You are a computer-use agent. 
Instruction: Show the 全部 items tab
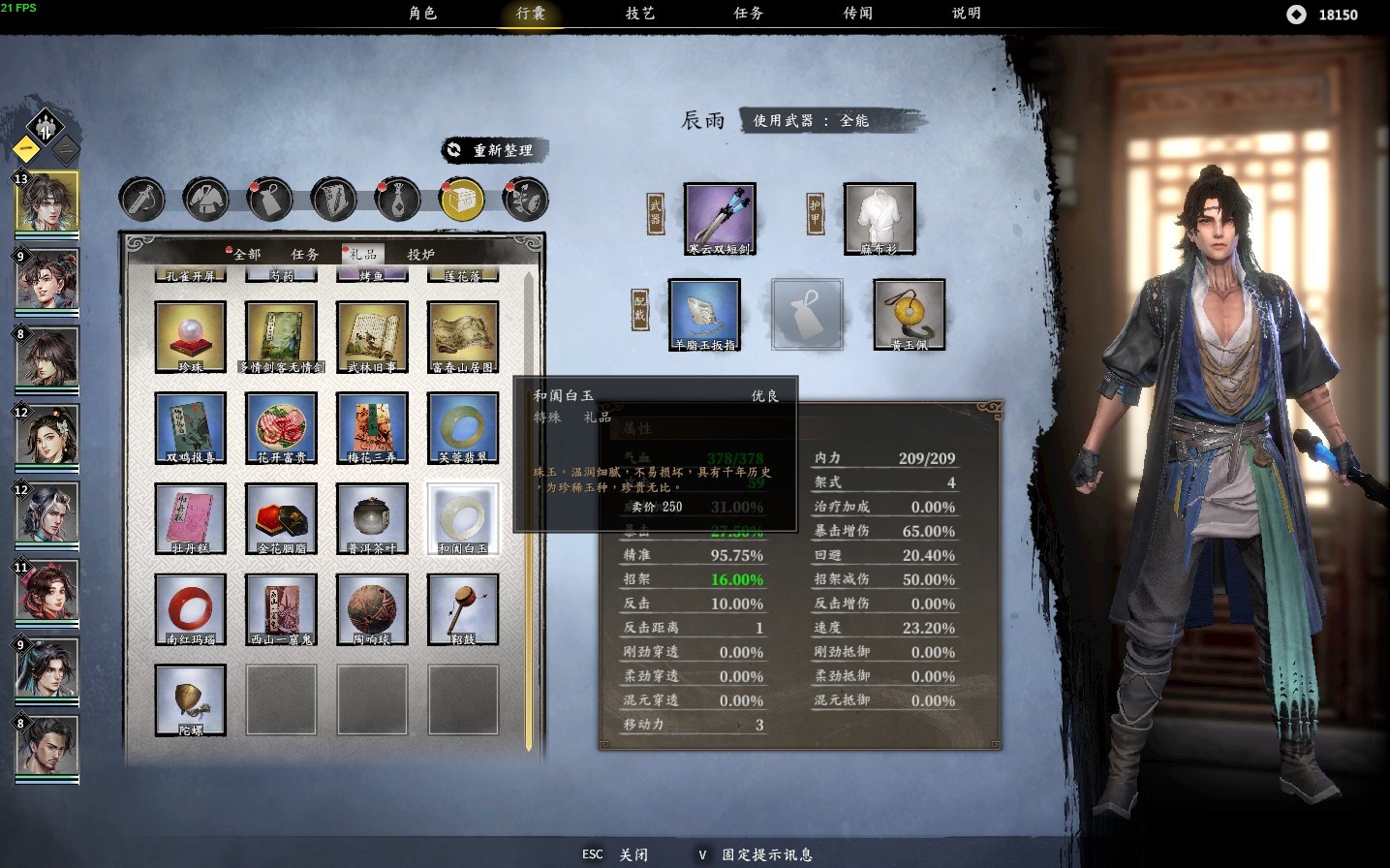246,254
